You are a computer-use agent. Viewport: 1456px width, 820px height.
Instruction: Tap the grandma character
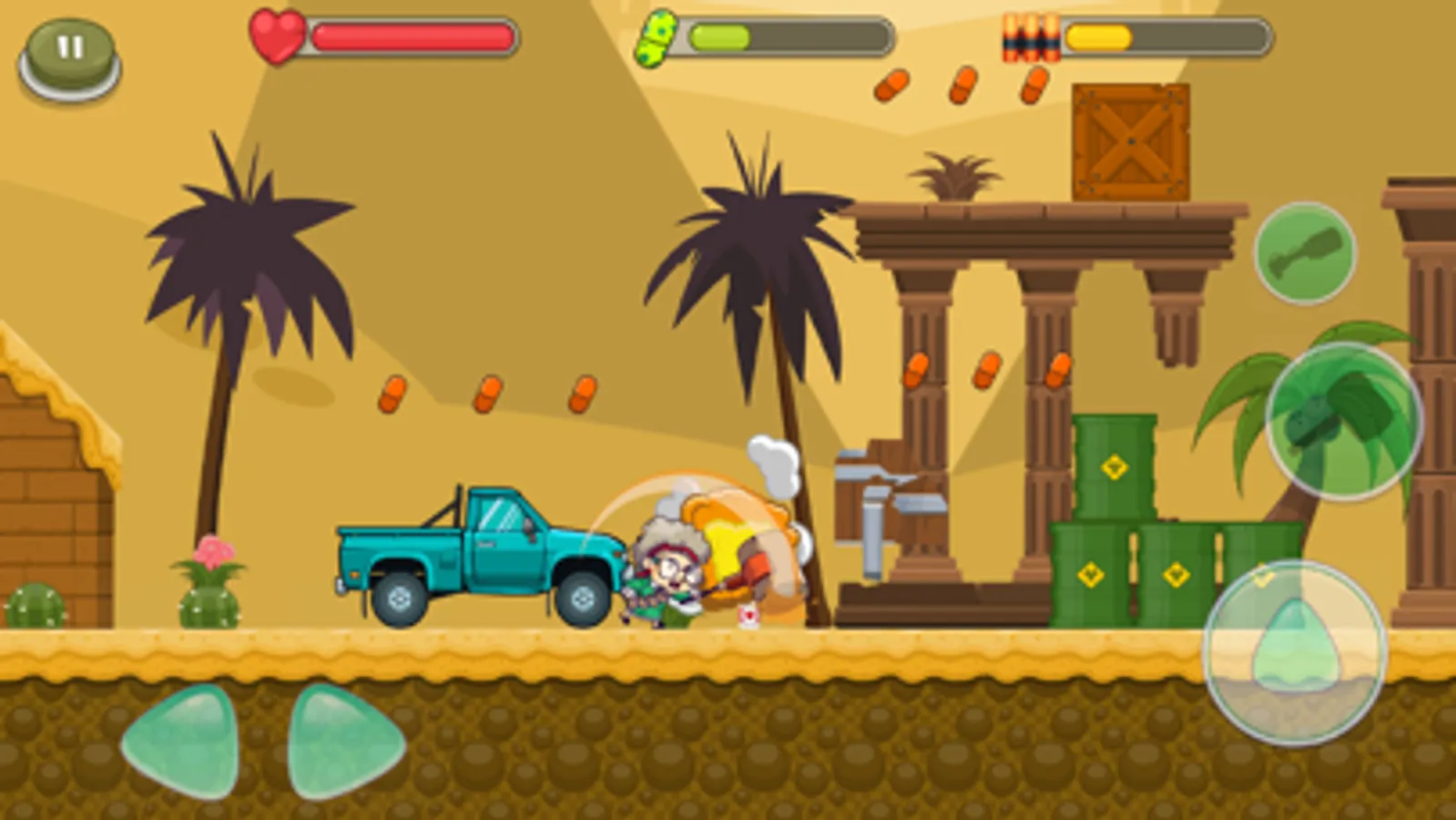[x=663, y=574]
